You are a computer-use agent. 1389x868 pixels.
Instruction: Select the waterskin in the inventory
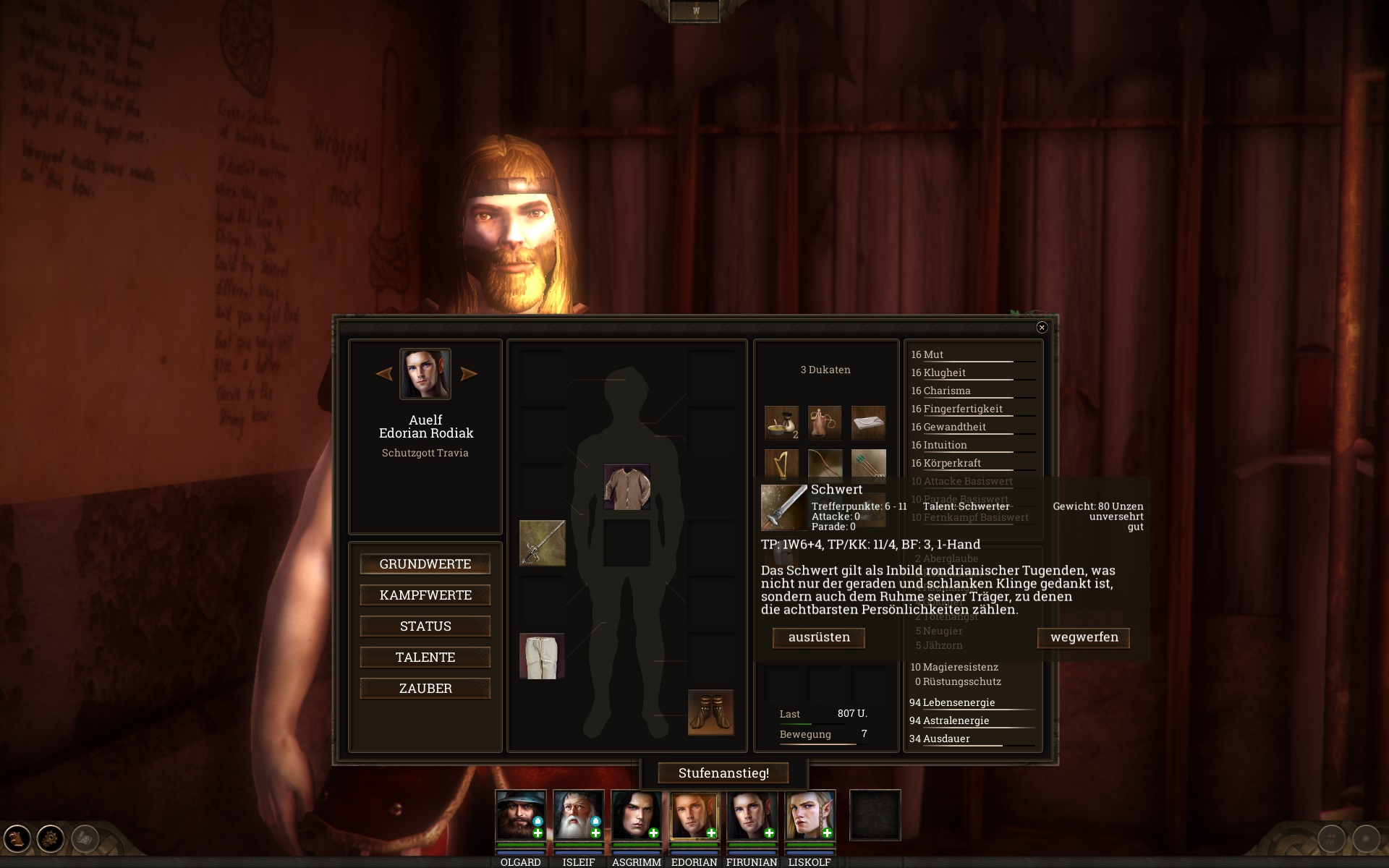tap(825, 422)
